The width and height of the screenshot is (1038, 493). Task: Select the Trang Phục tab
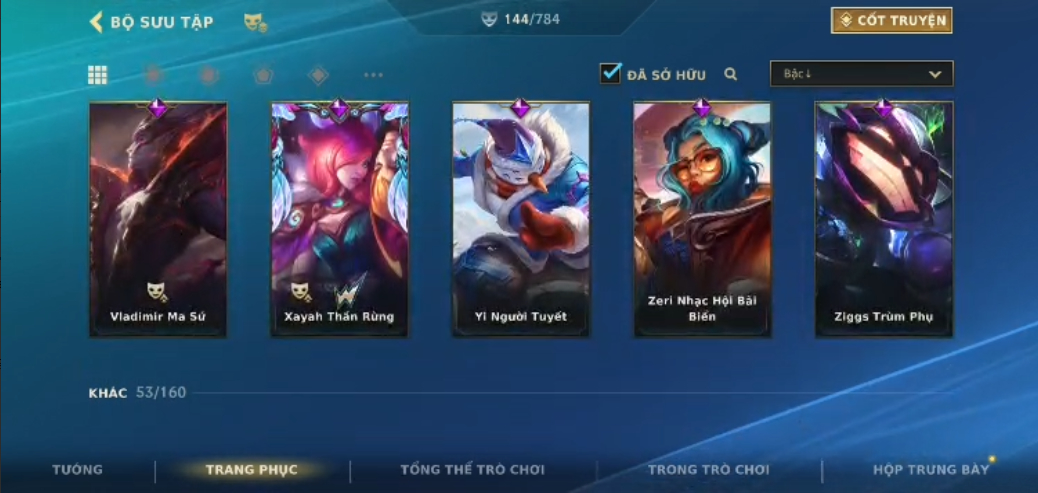point(252,470)
